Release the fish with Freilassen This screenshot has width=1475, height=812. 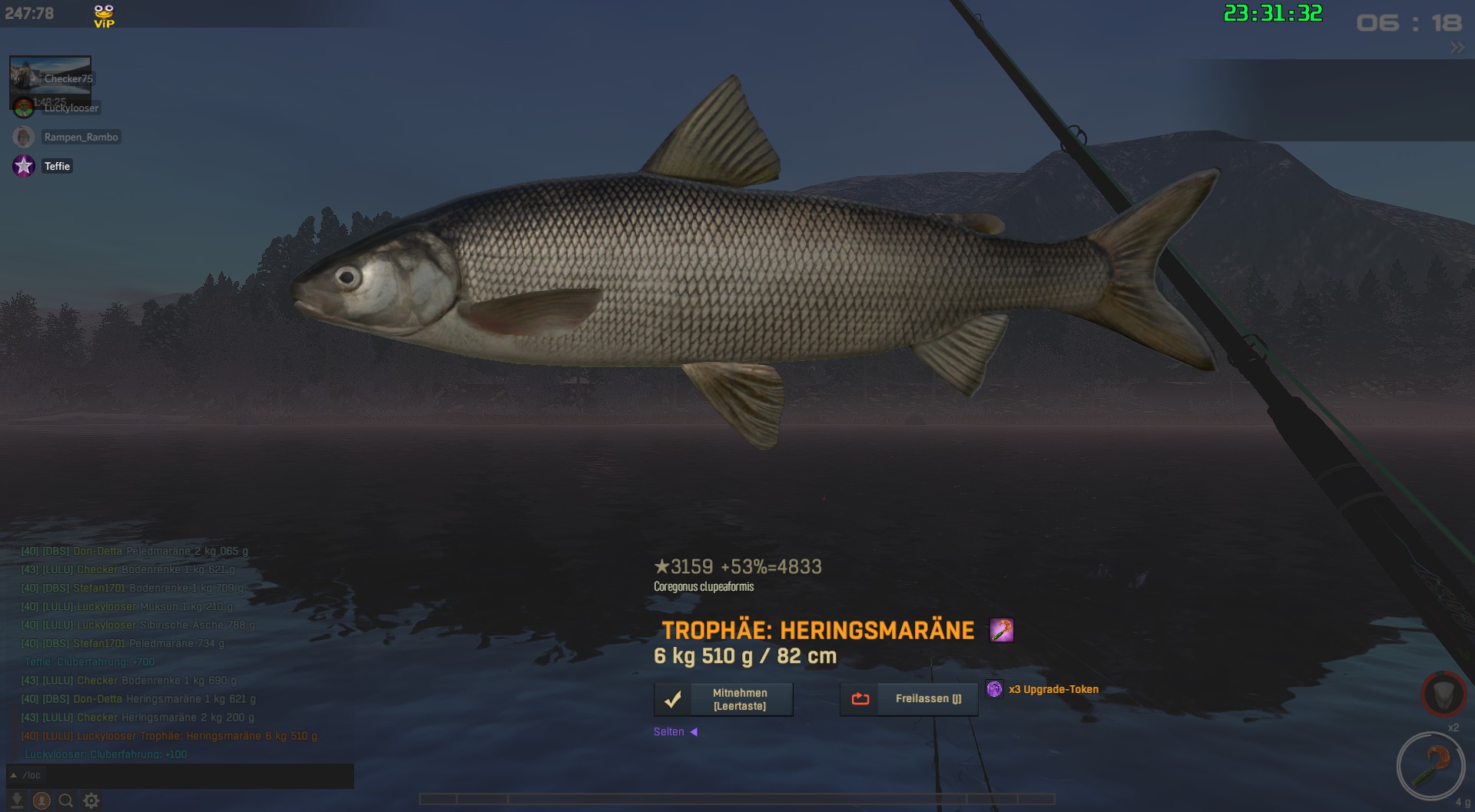[x=909, y=699]
